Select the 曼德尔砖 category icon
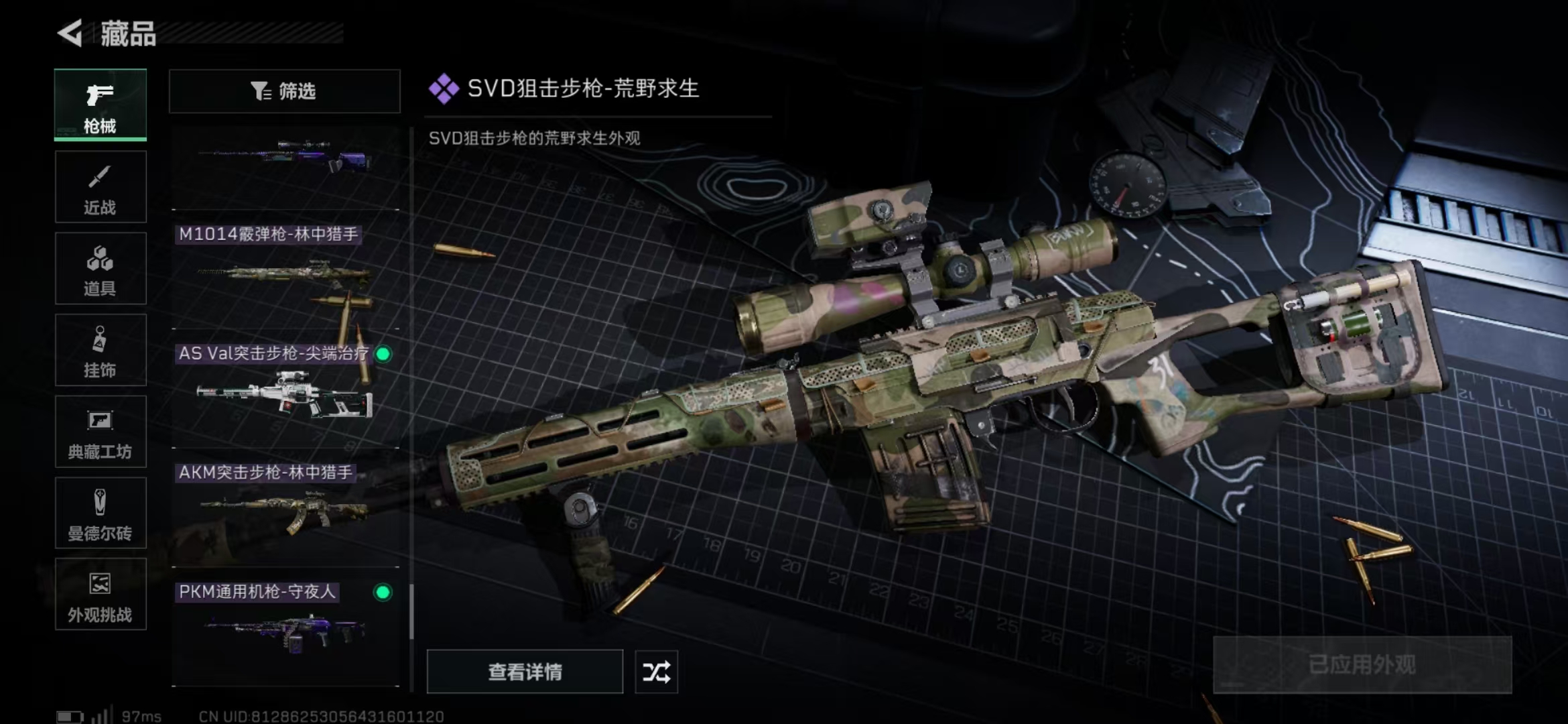The width and height of the screenshot is (1568, 724). [99, 513]
